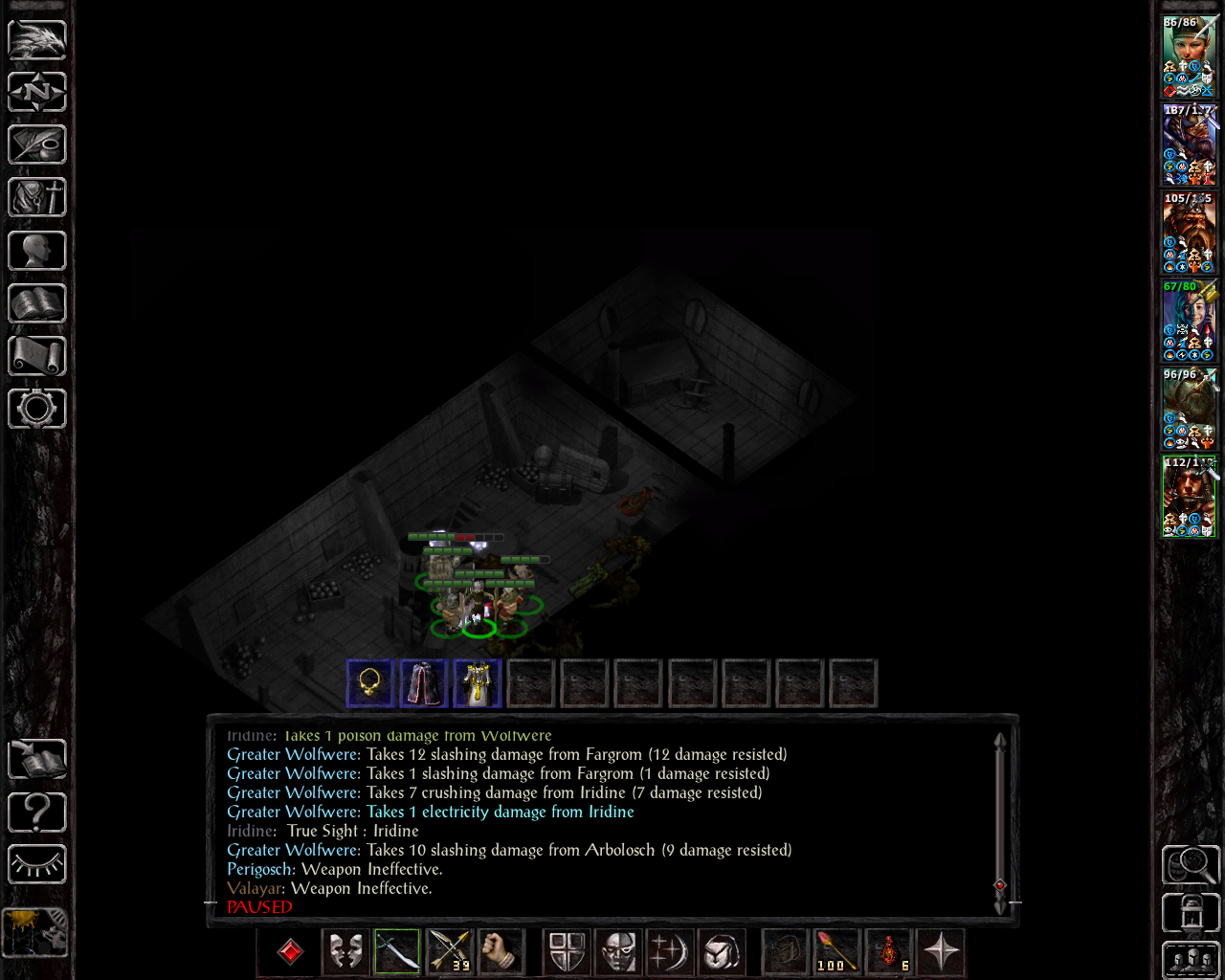Select the blue-haired portrait with 67/80 health

pos(1188,321)
